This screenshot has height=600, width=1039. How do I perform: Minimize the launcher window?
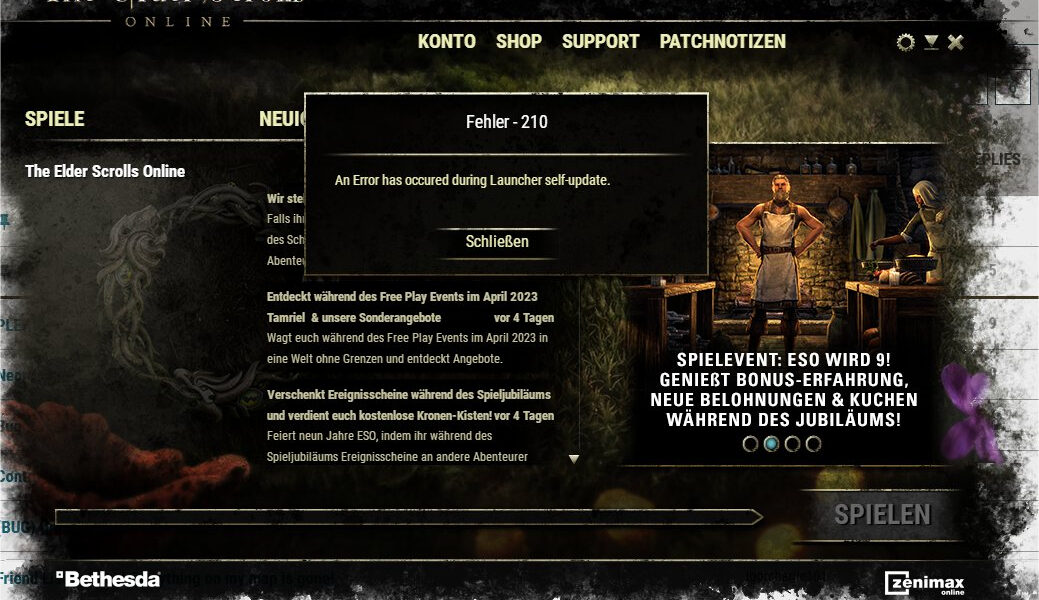(931, 42)
